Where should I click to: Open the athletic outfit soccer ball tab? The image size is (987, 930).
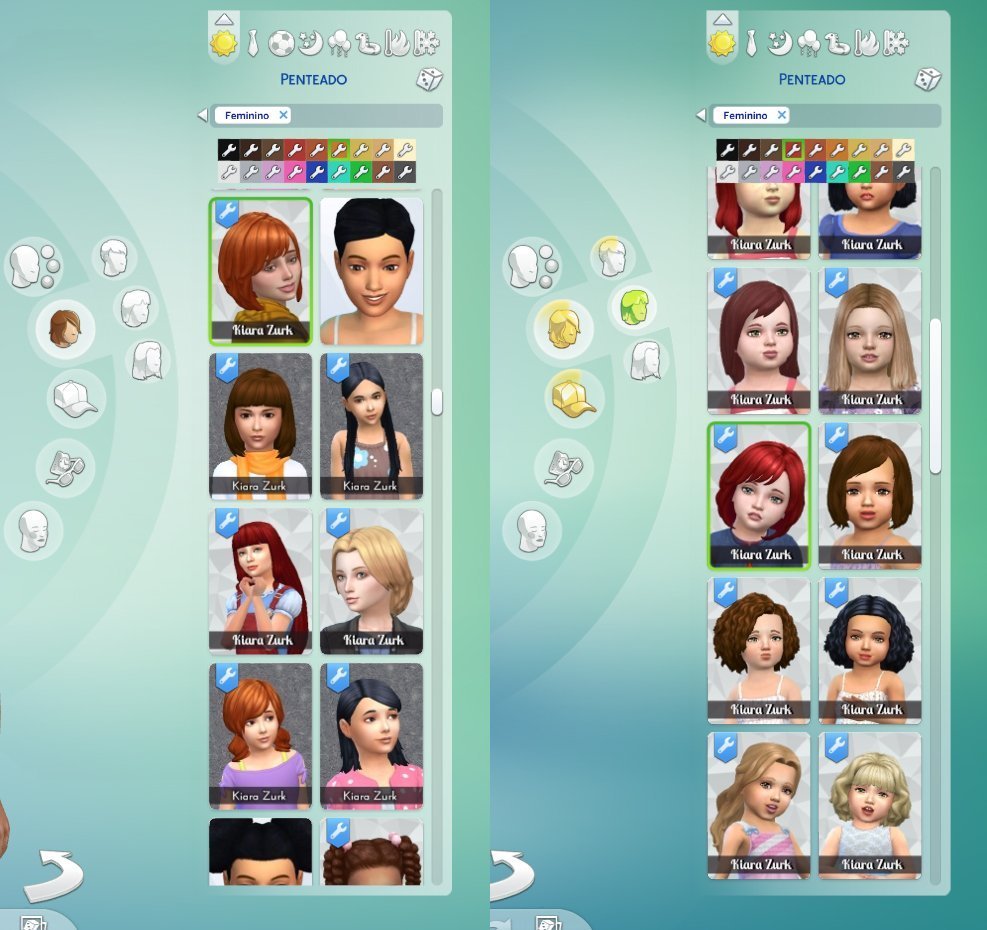(281, 43)
